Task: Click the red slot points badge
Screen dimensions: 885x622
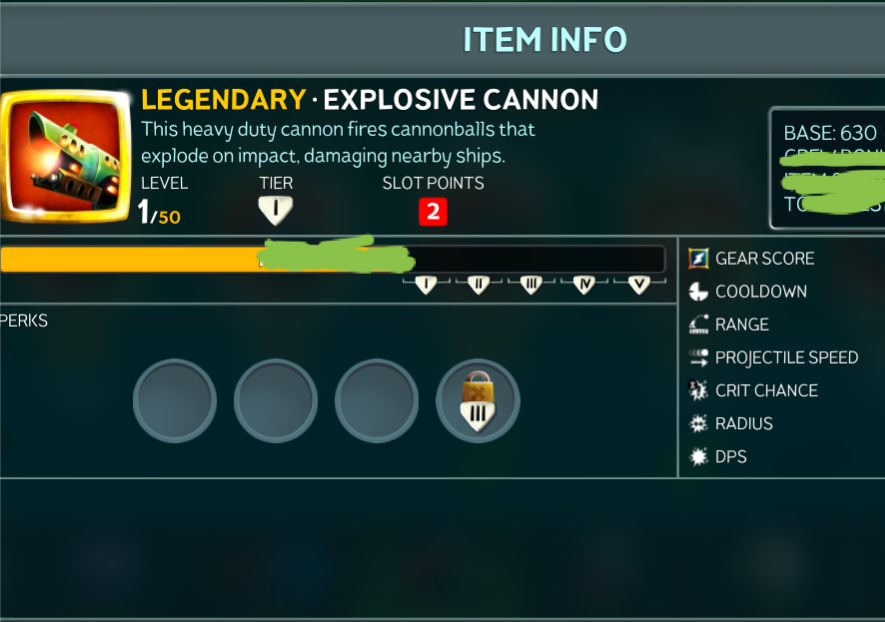Action: click(433, 211)
